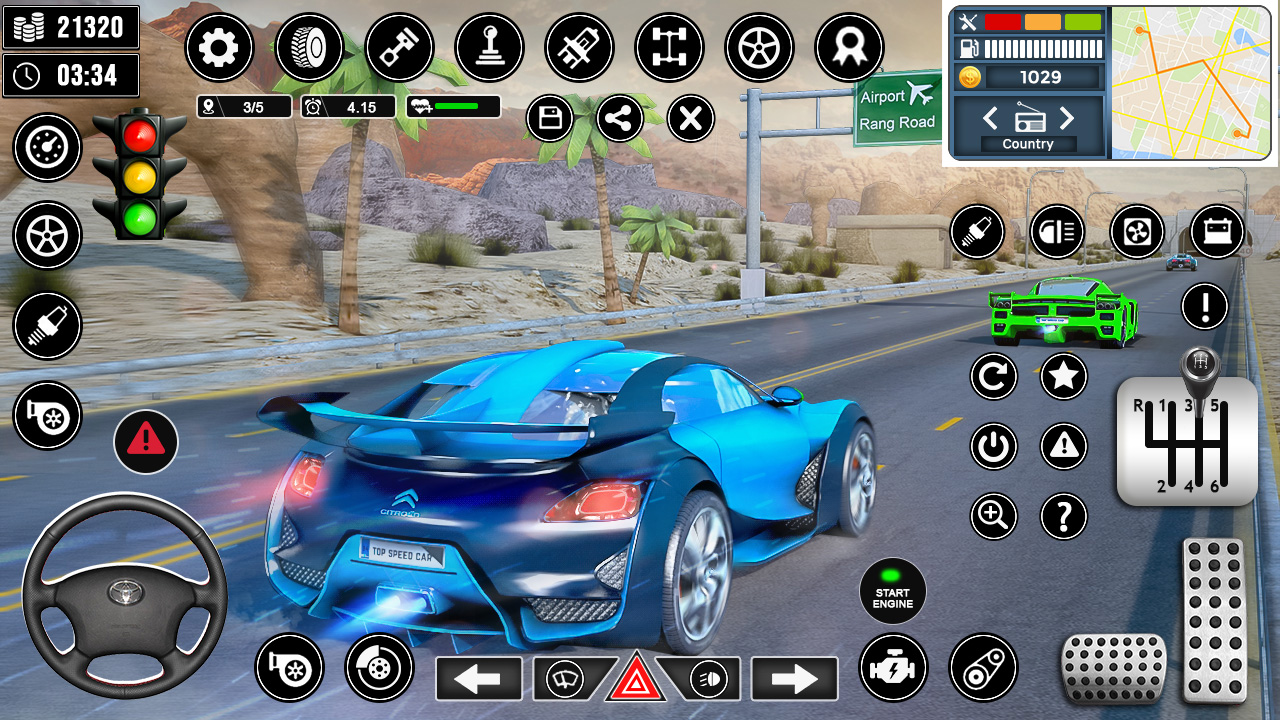Viewport: 1280px width, 720px height.
Task: Select the next radio station arrow
Action: click(x=1066, y=119)
